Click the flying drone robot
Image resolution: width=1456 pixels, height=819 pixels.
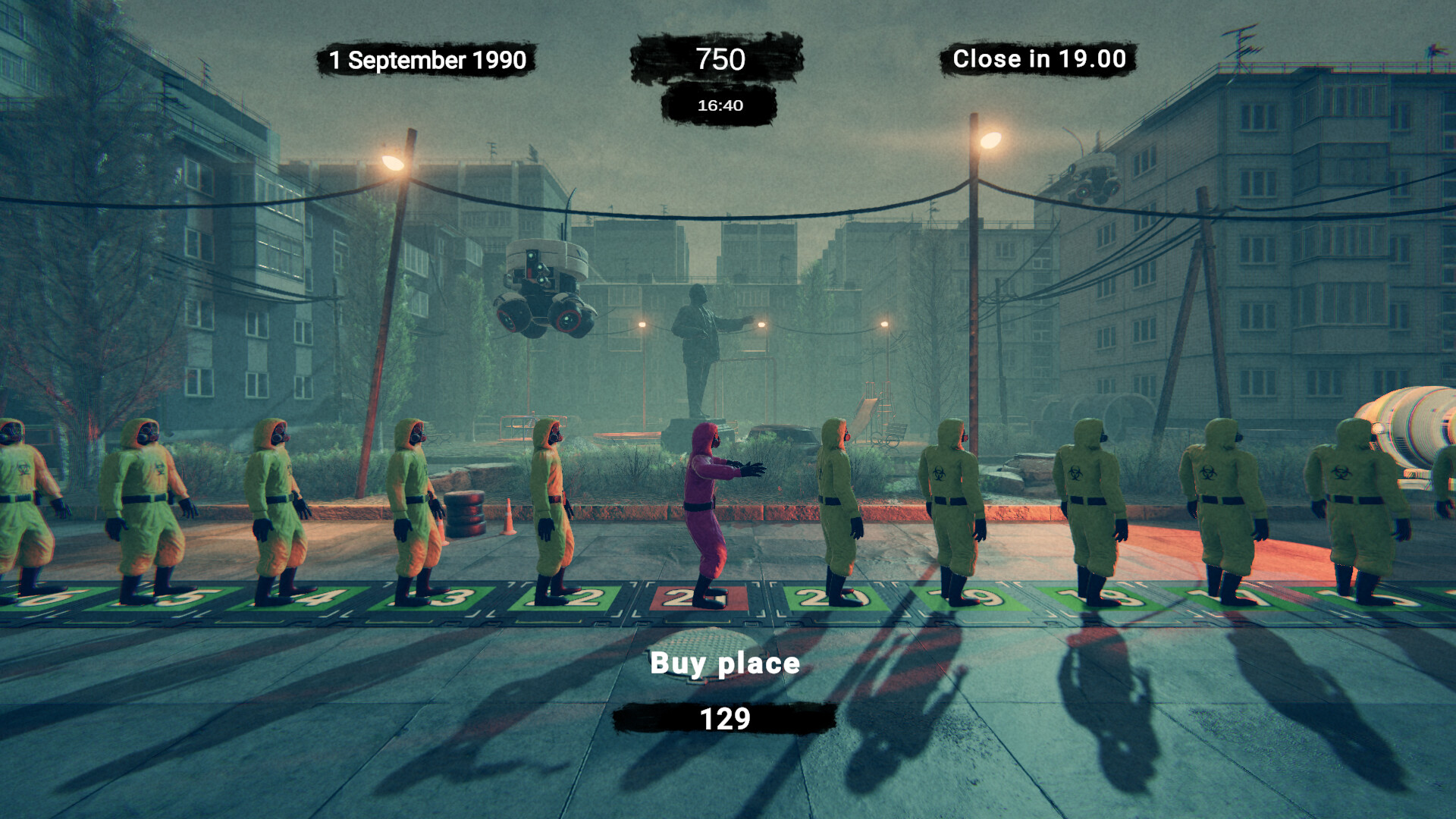point(544,288)
